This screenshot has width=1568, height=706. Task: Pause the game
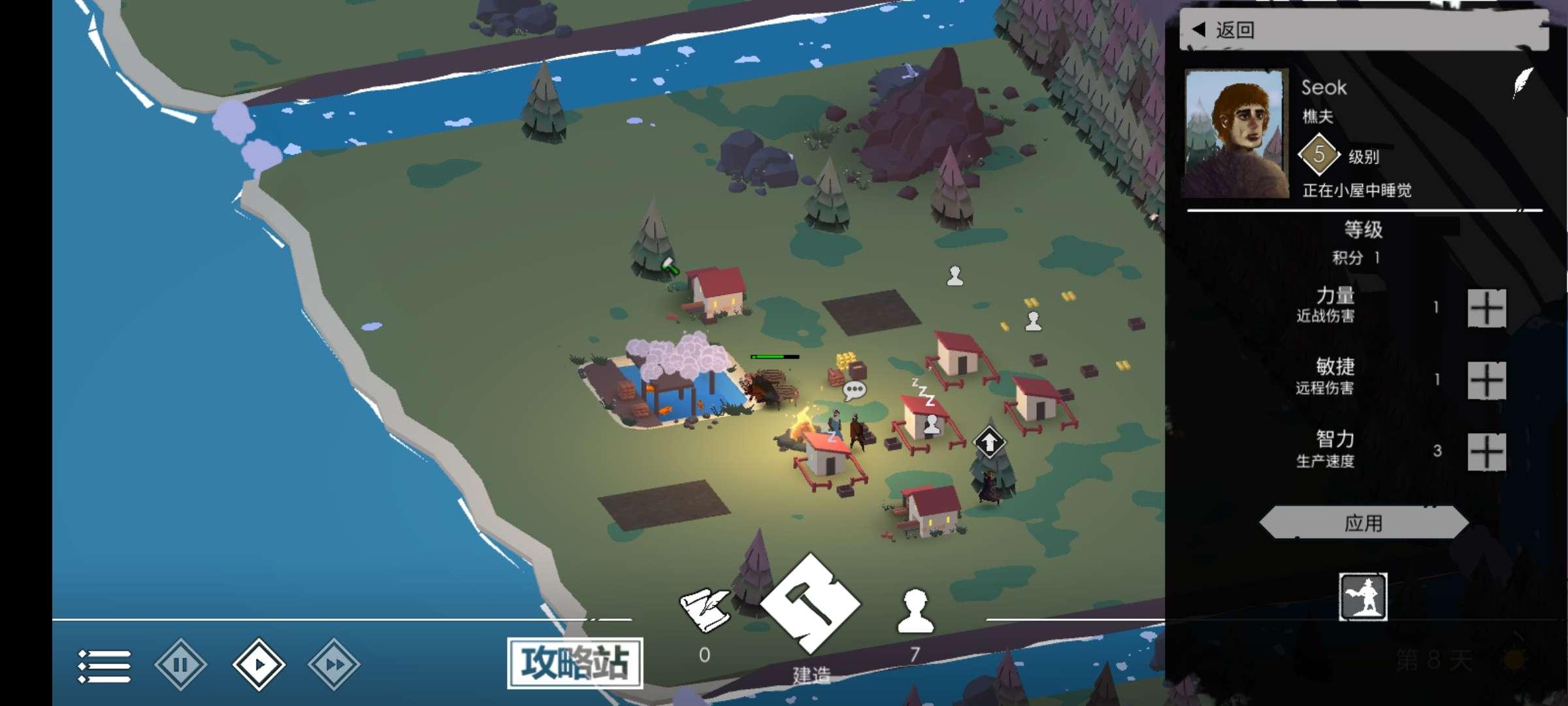click(x=181, y=665)
